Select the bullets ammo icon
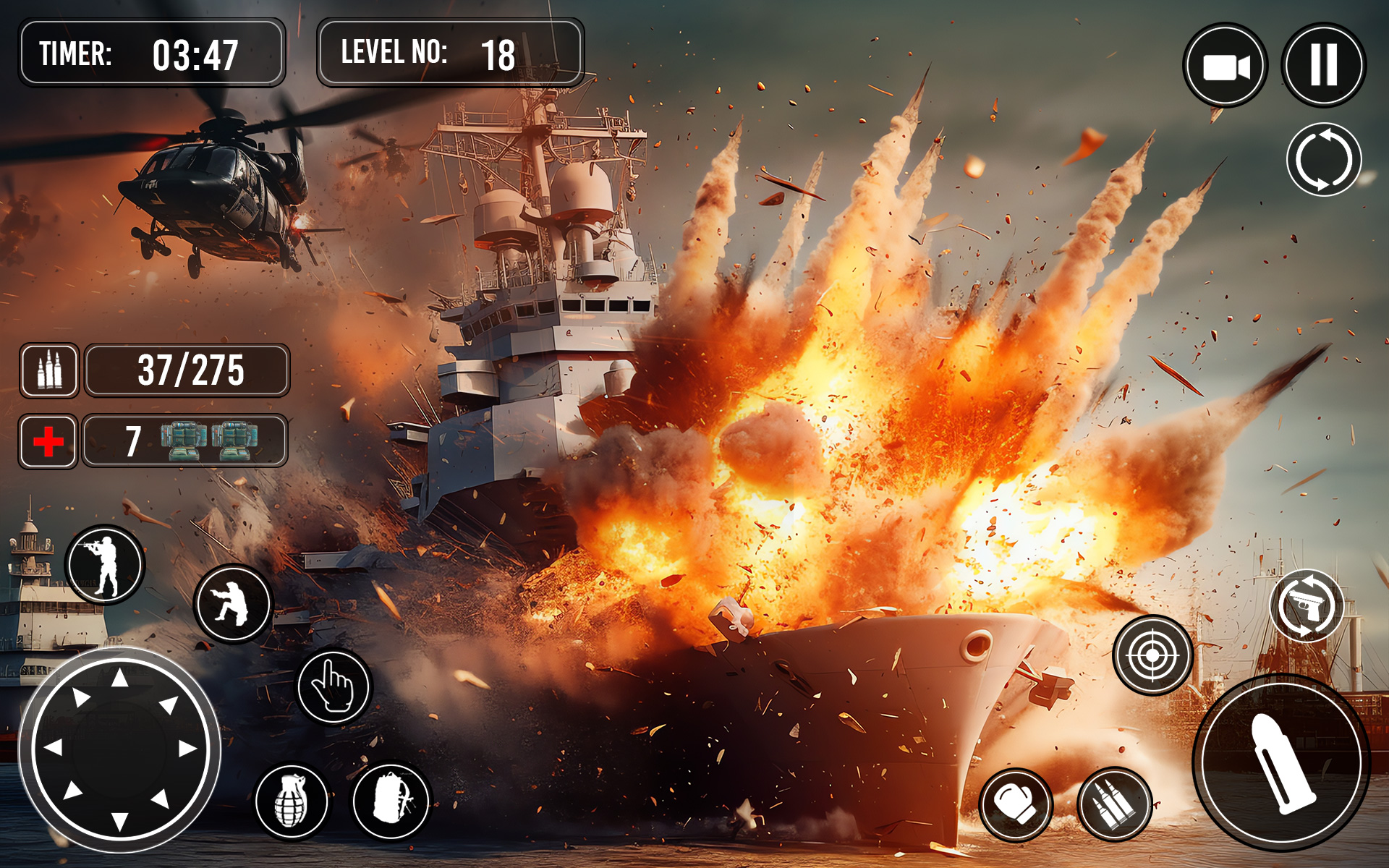The image size is (1389, 868). 1114,803
